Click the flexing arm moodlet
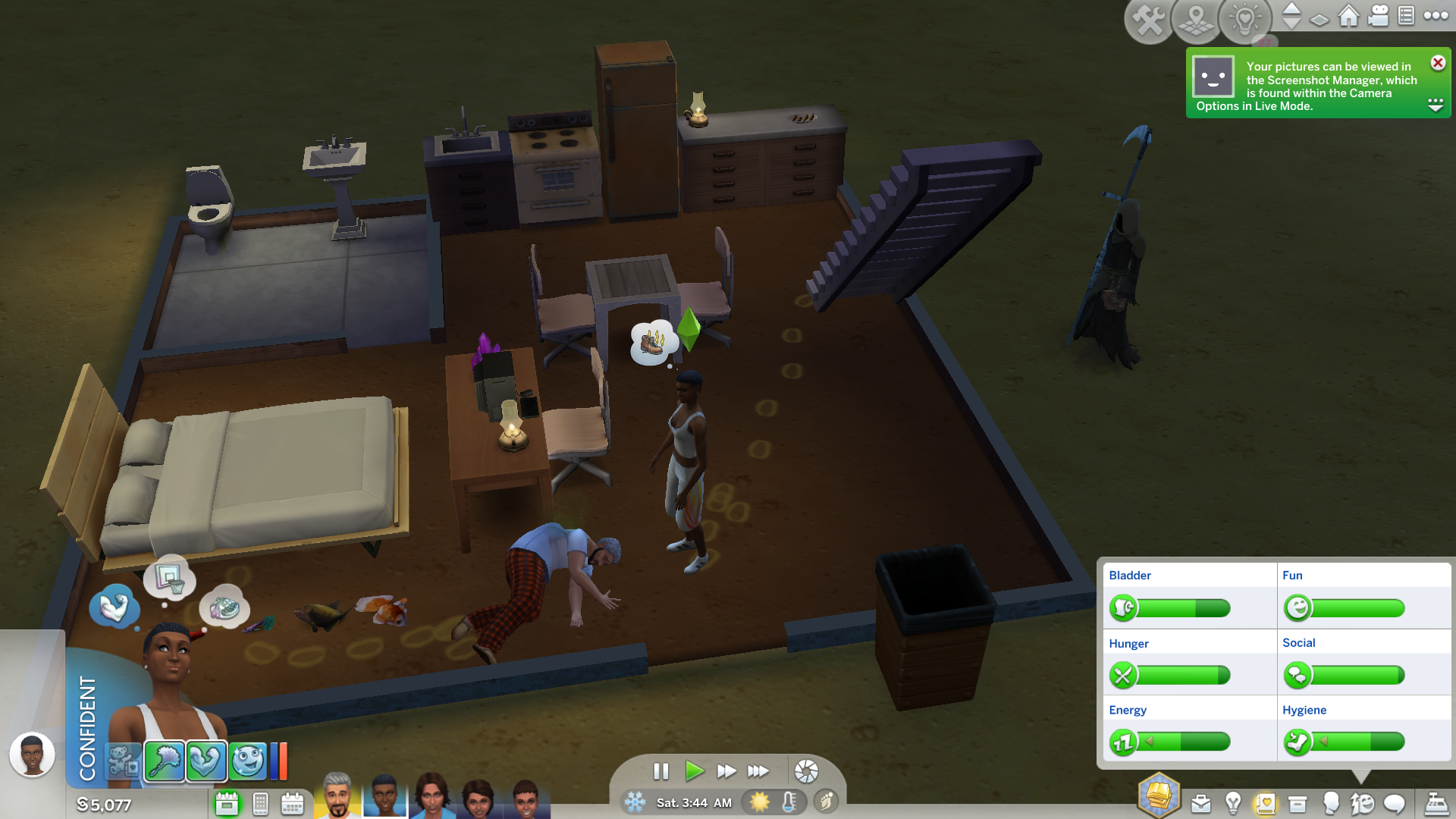Viewport: 1456px width, 819px height. [x=206, y=761]
